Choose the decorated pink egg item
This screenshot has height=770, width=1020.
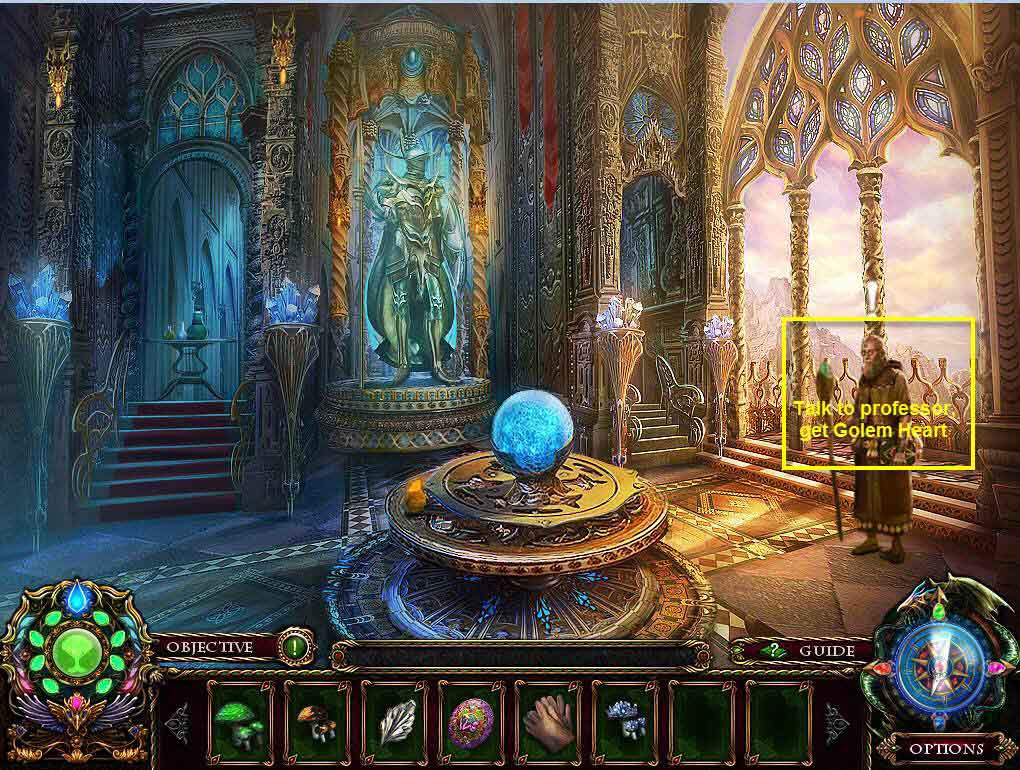472,719
